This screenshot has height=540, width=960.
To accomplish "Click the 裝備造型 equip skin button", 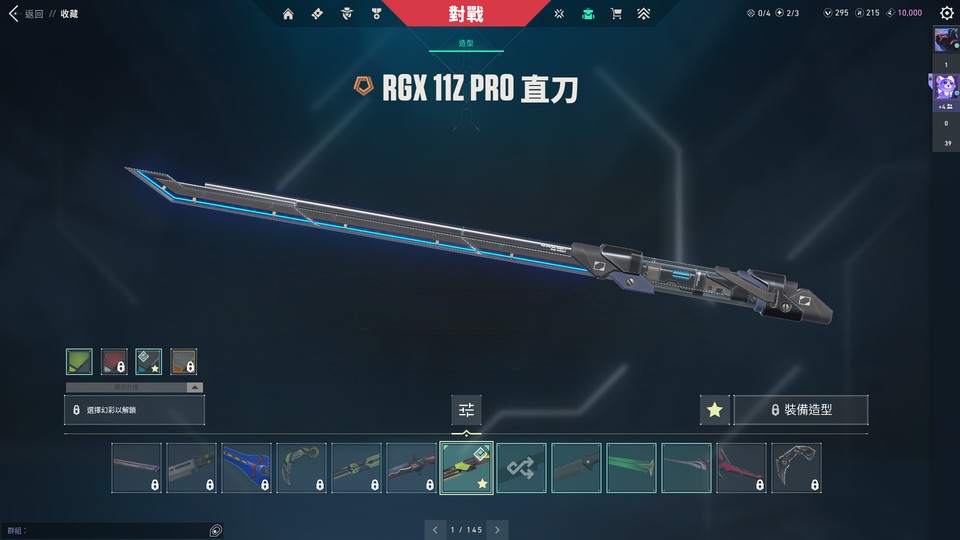I will tap(800, 410).
